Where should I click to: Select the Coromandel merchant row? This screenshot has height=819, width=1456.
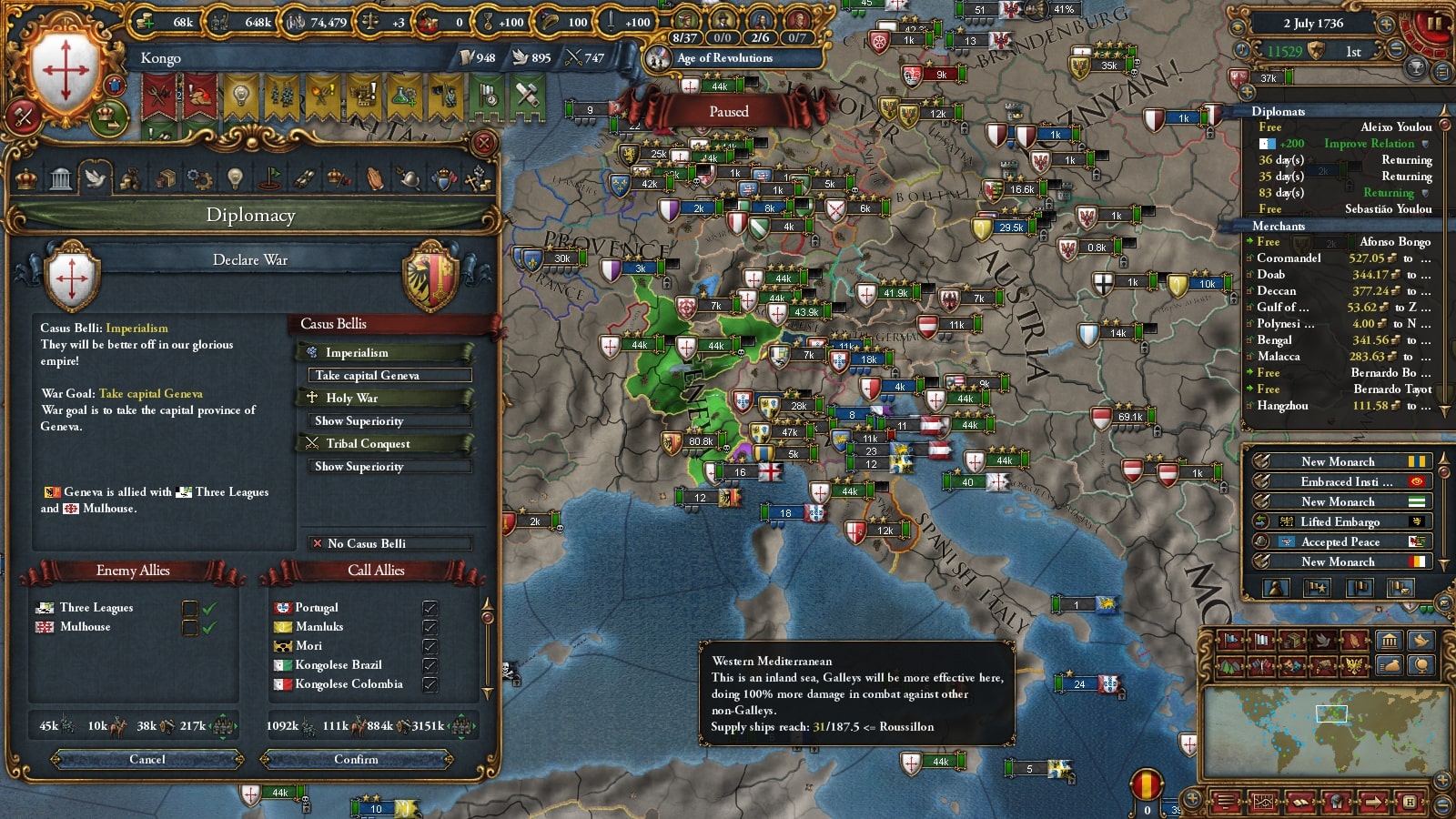[1338, 258]
